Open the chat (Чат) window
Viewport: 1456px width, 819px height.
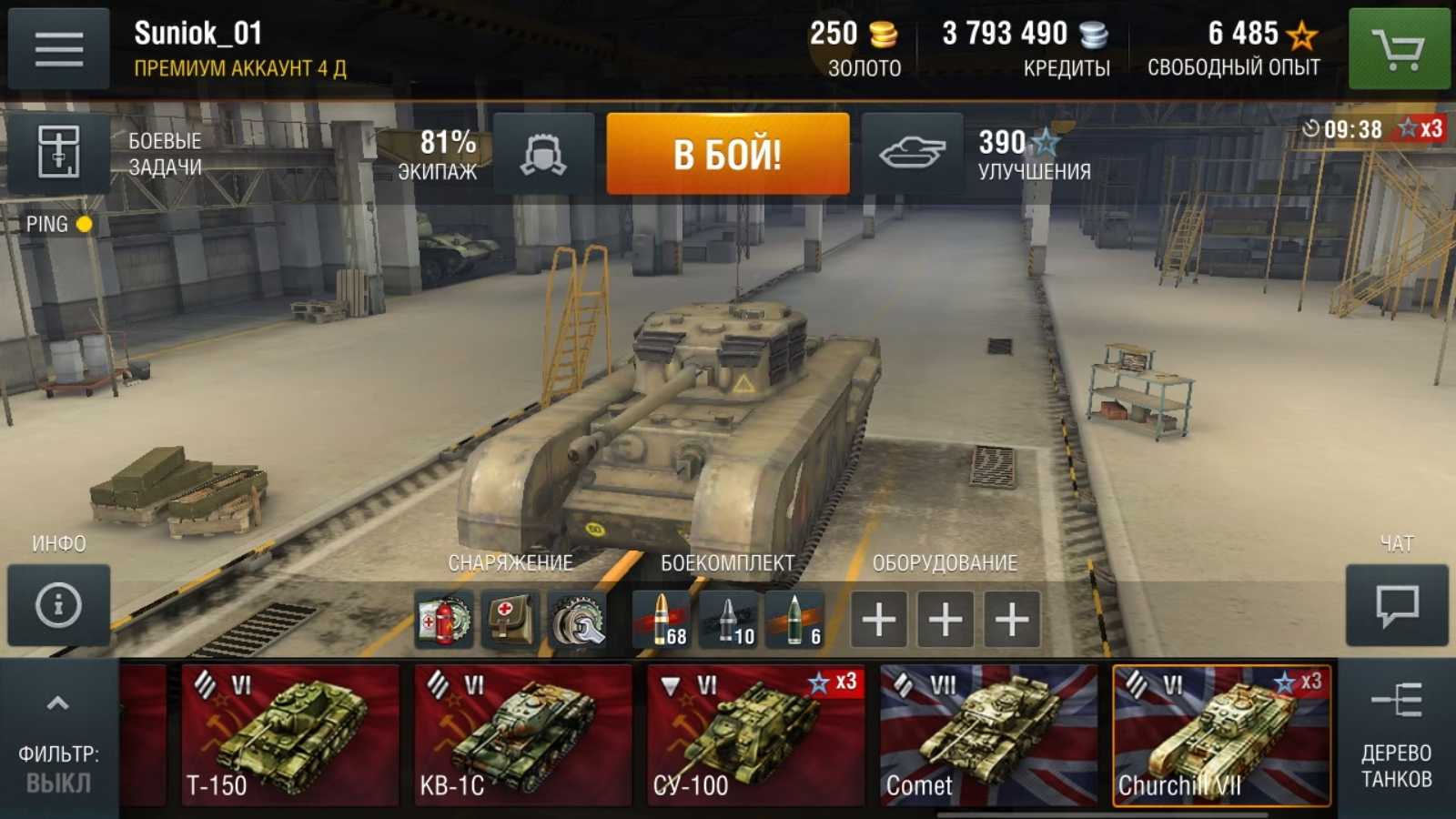[1397, 605]
